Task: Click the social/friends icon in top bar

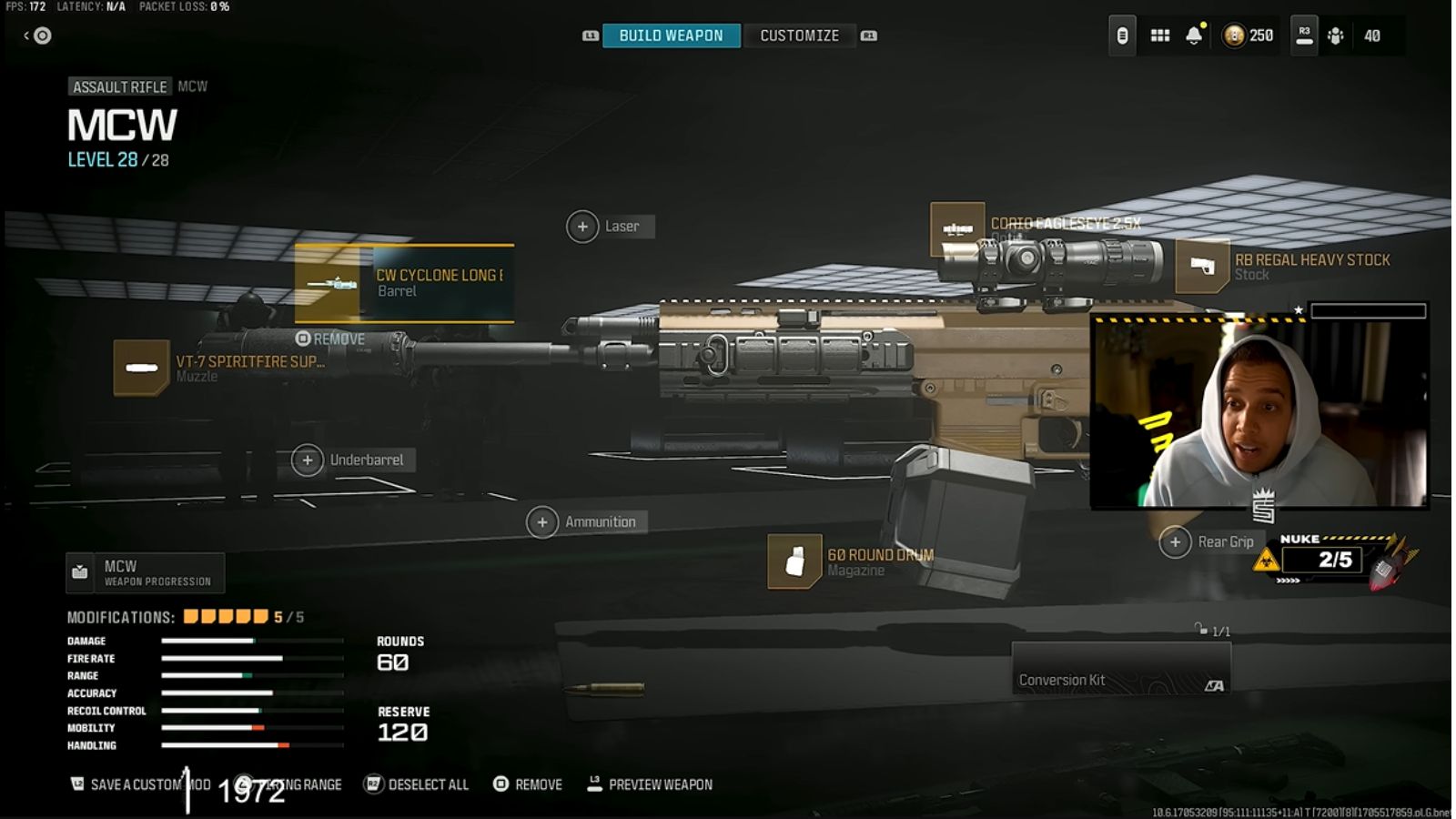Action: point(1334,35)
